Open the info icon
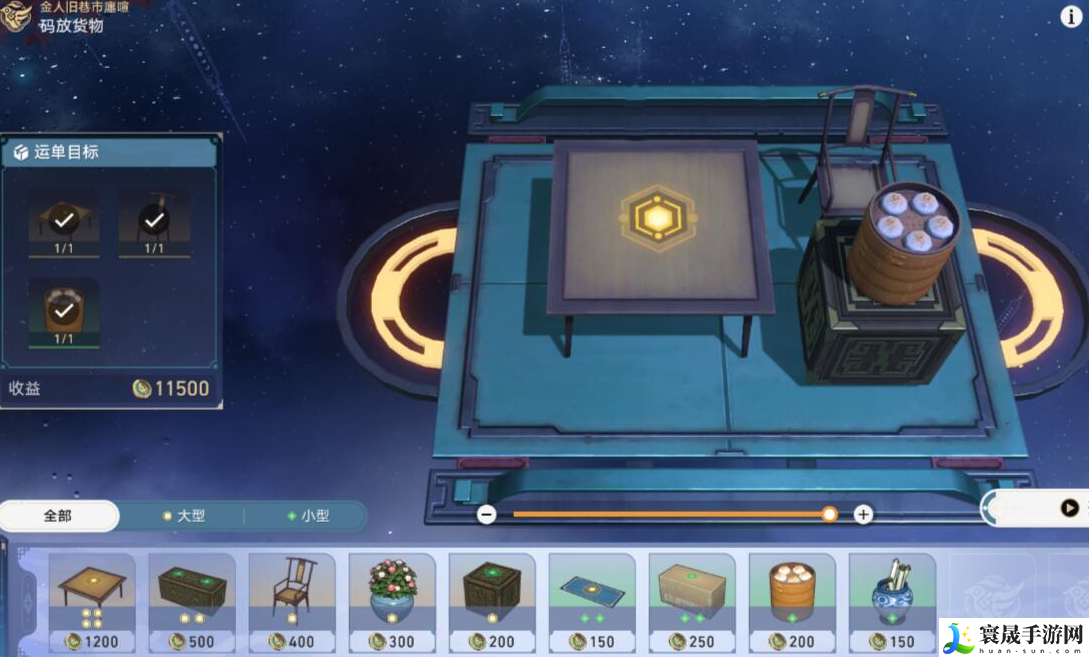Screen dimensions: 1089x657 point(1070,16)
